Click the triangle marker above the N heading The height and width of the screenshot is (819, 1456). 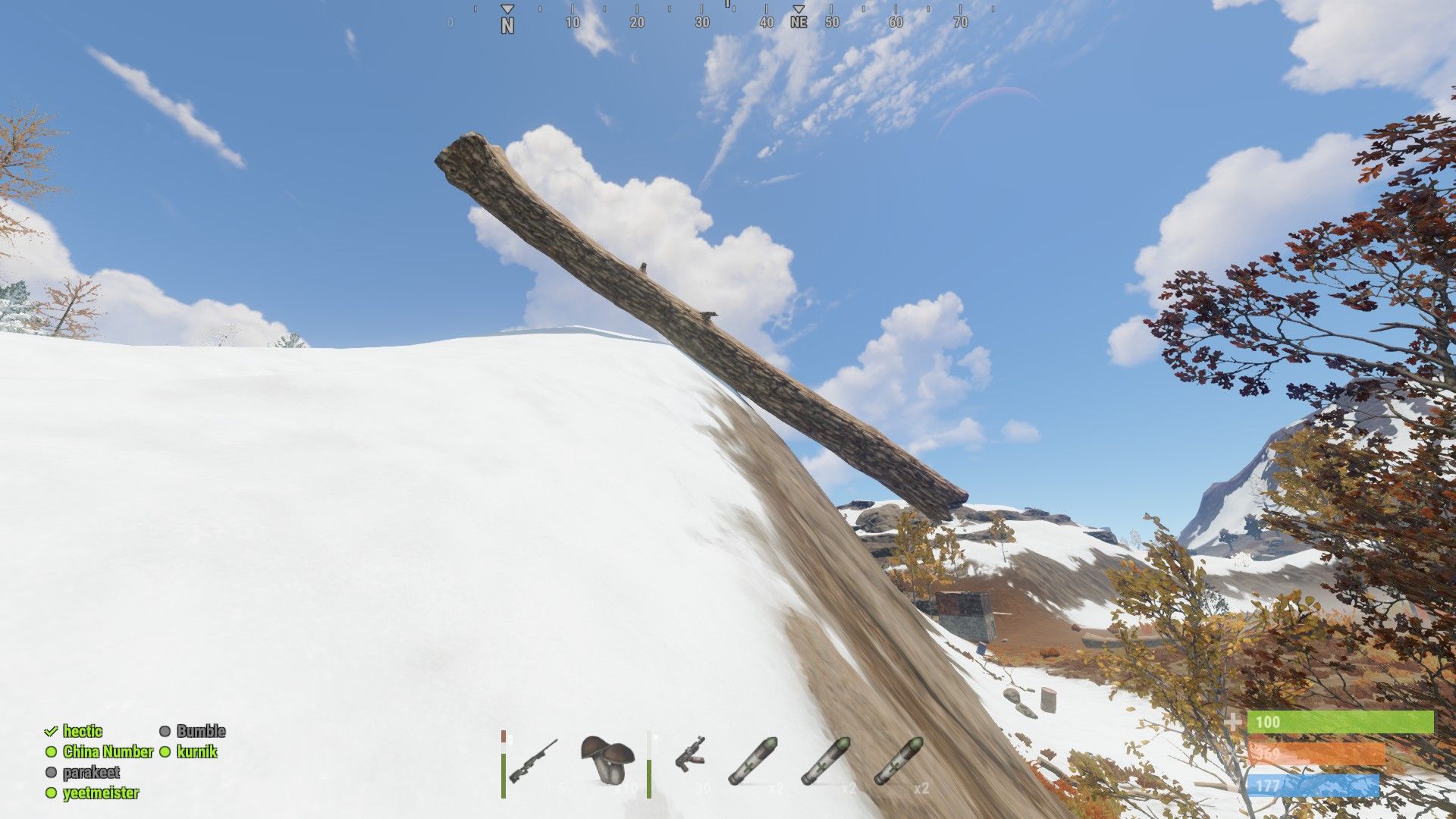[x=507, y=10]
